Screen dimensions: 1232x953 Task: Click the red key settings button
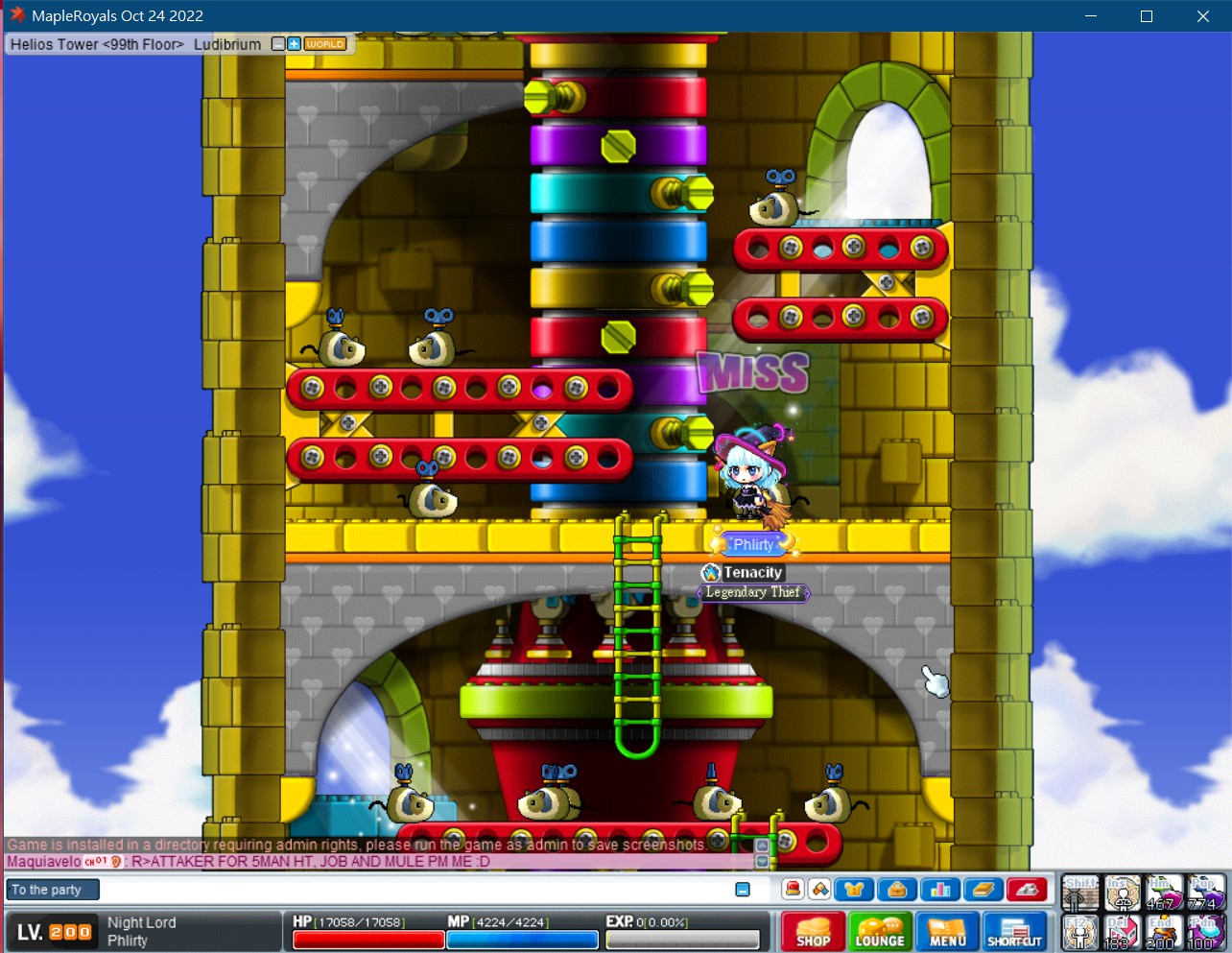[x=1026, y=890]
